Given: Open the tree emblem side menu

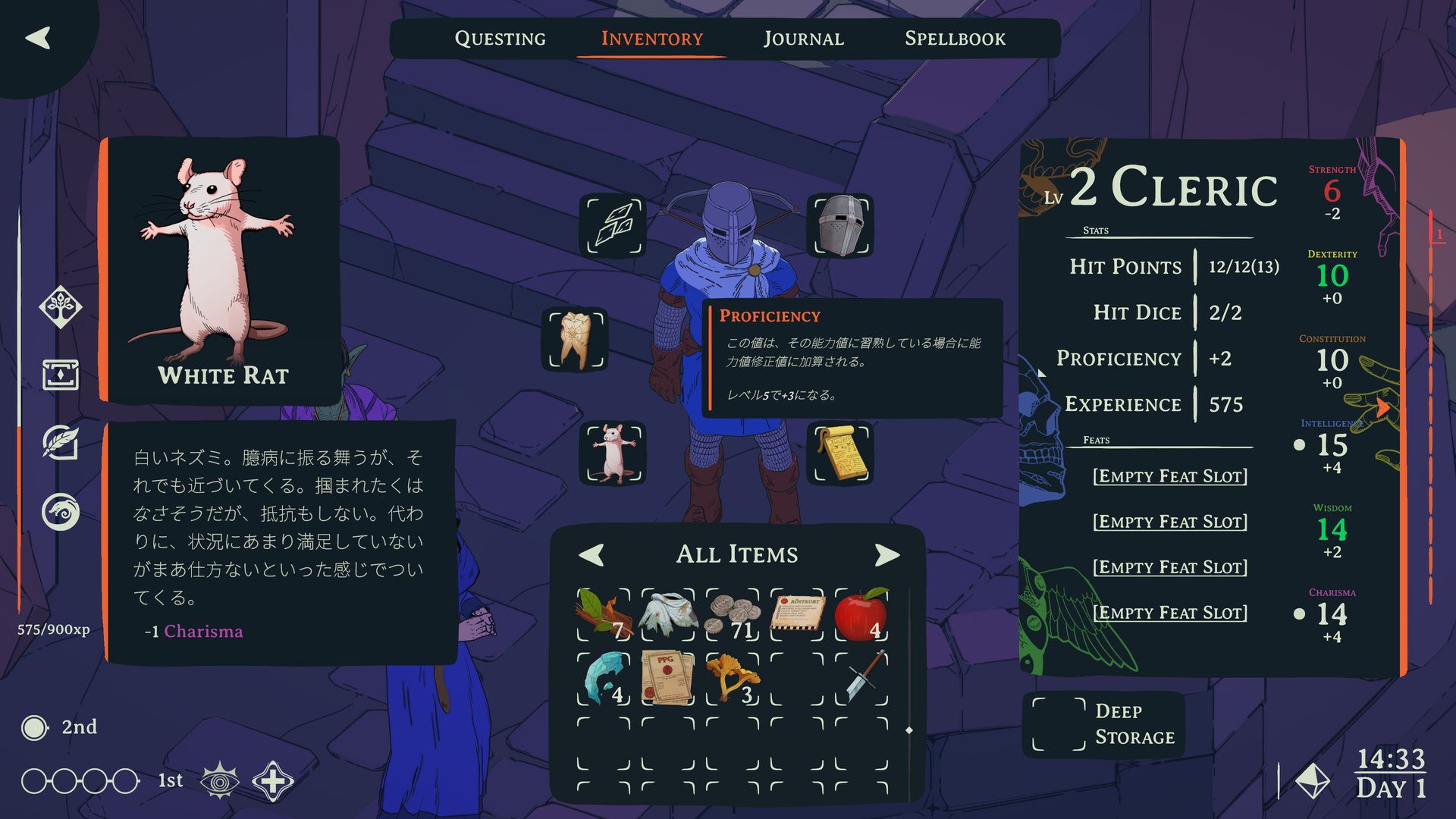Looking at the screenshot, I should pyautogui.click(x=61, y=307).
